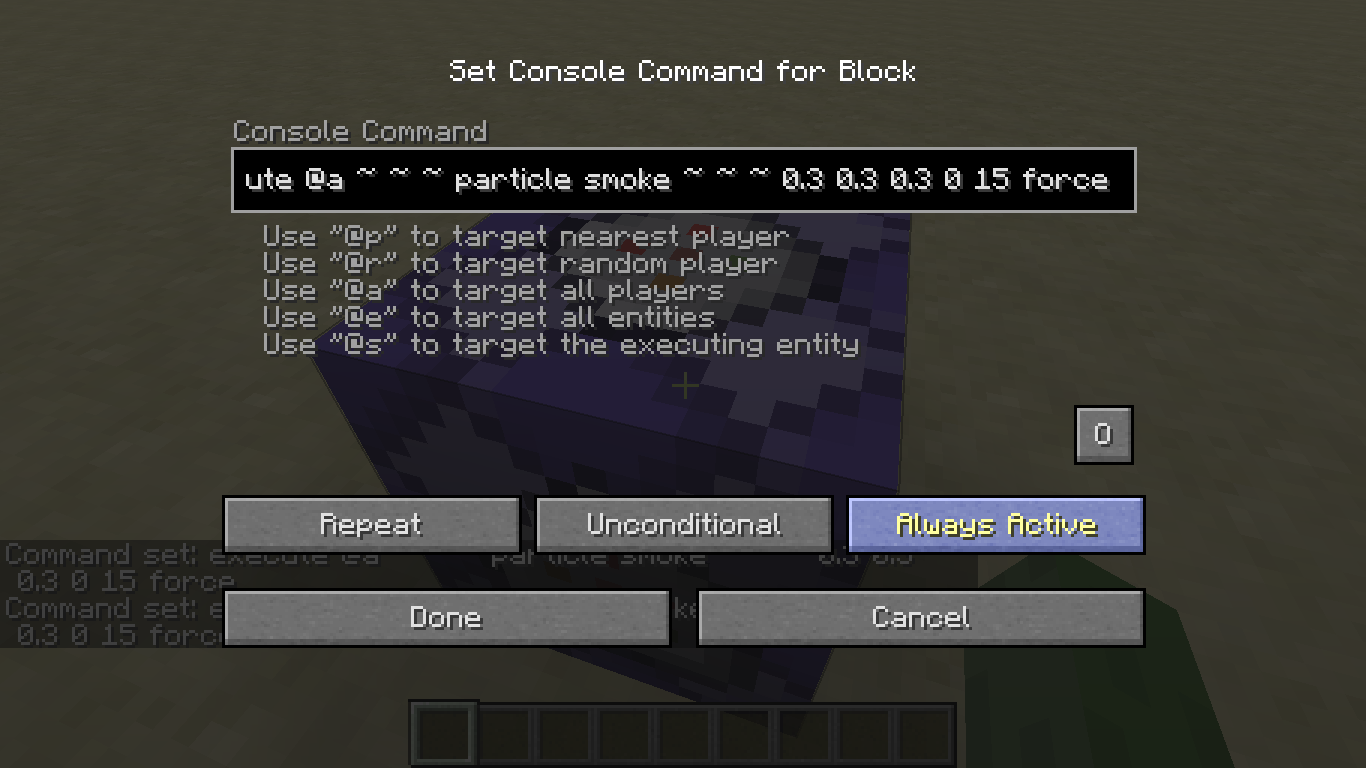This screenshot has width=1366, height=768.
Task: Toggle the previous output "O" indicator
Action: point(1103,434)
